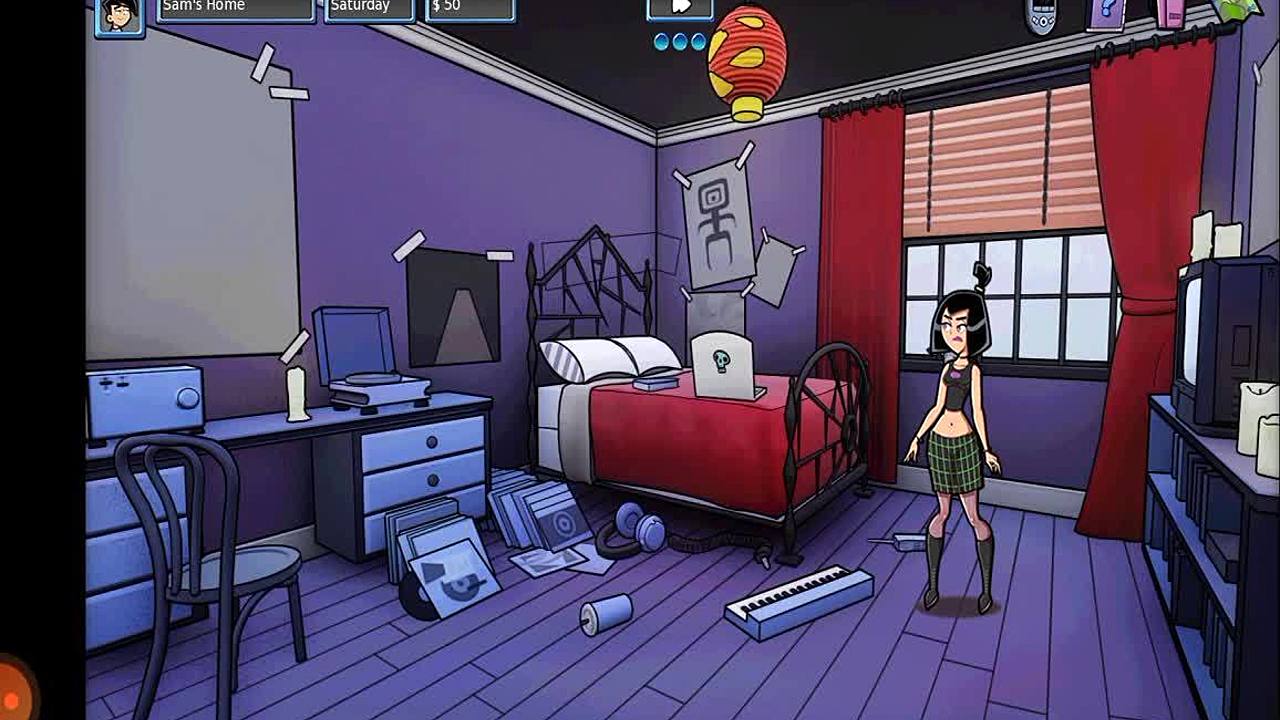Skip time with the forward arrow button
The image size is (1280, 720).
click(680, 8)
